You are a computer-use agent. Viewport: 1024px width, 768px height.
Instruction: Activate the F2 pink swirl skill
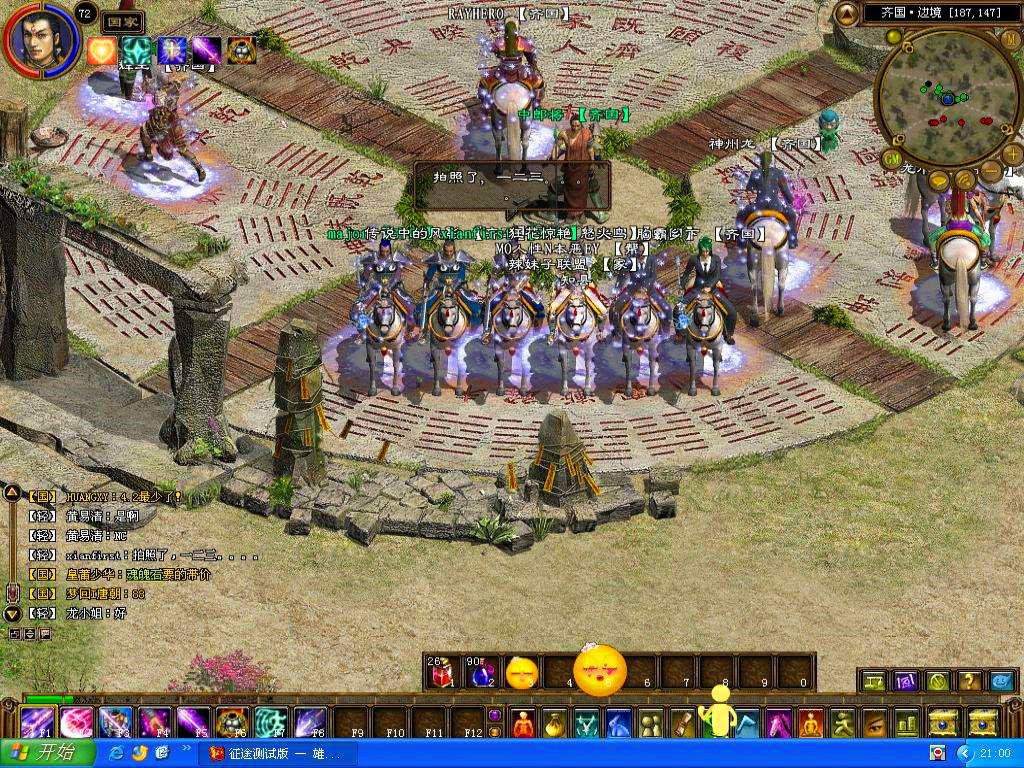pyautogui.click(x=77, y=722)
